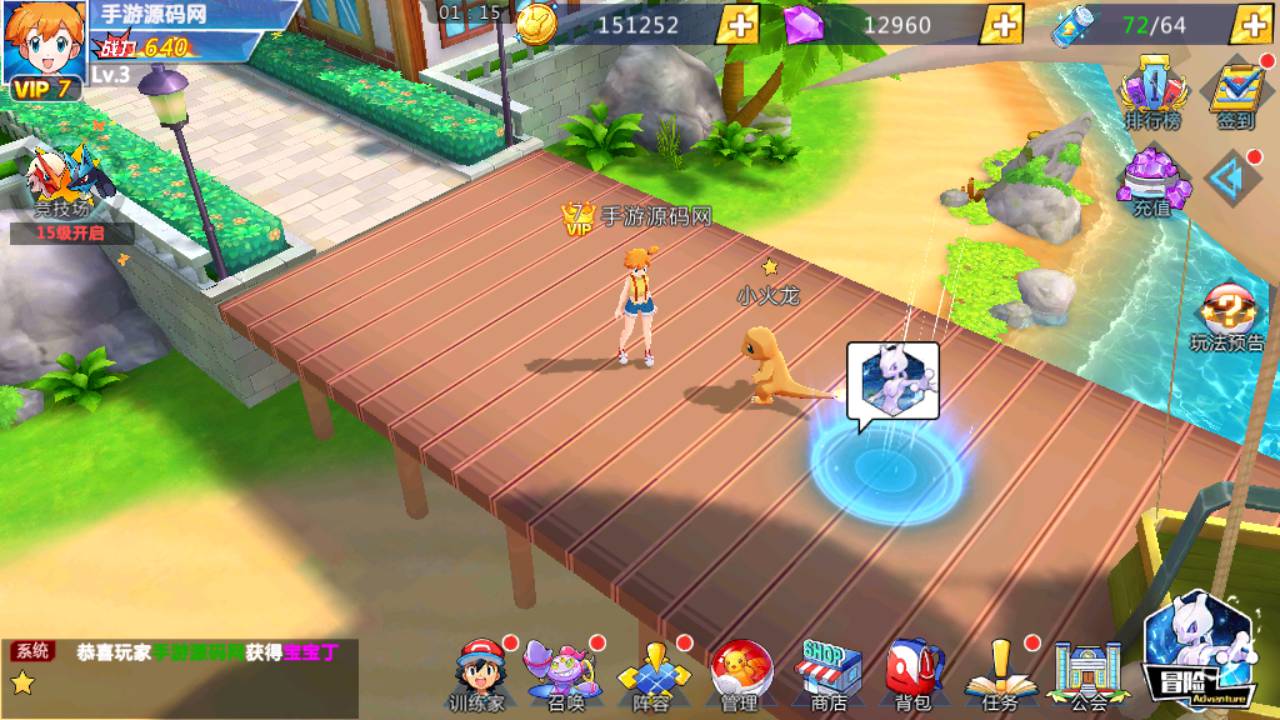1280x720 pixels.
Task: Refill stamina with the plus button
Action: click(1252, 25)
